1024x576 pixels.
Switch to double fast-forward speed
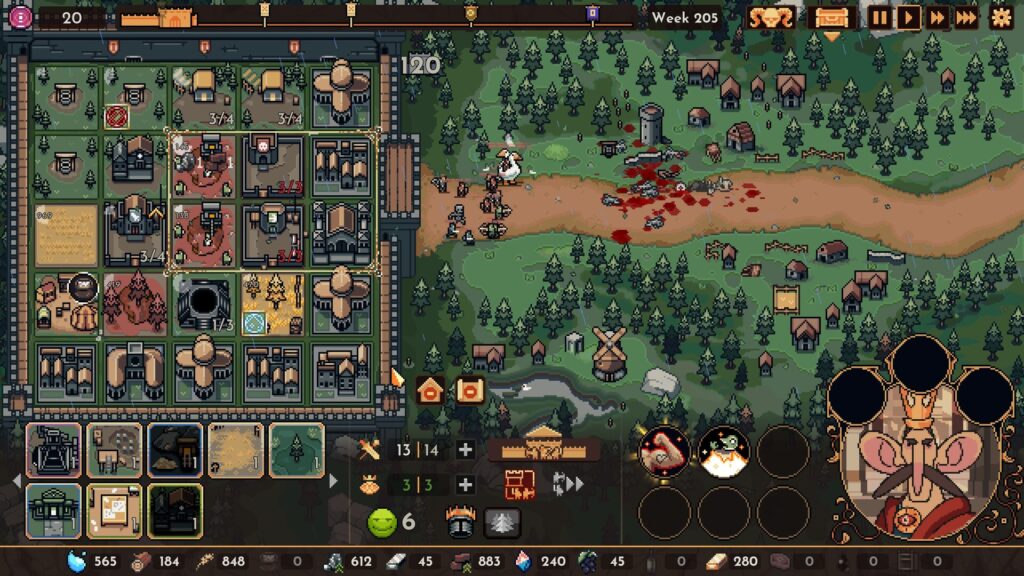(937, 17)
